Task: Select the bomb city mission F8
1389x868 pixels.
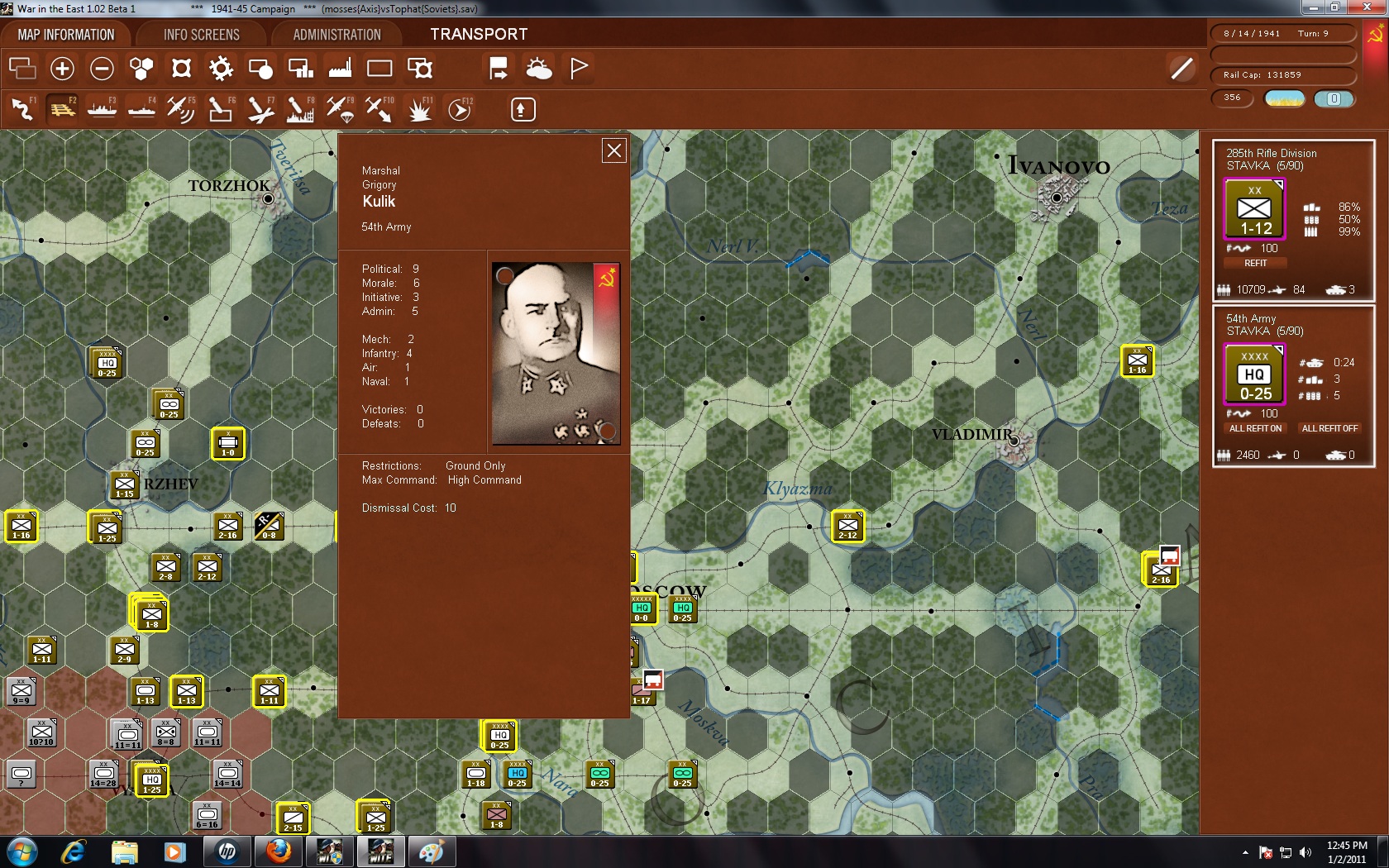Action: tap(299, 109)
